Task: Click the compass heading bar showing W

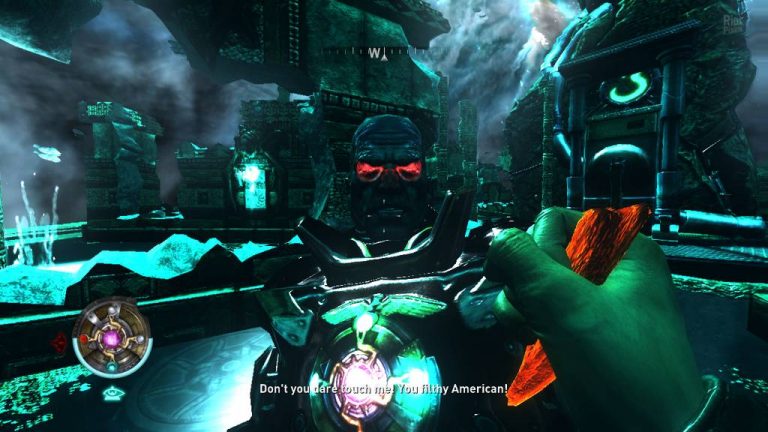Action: click(x=375, y=52)
